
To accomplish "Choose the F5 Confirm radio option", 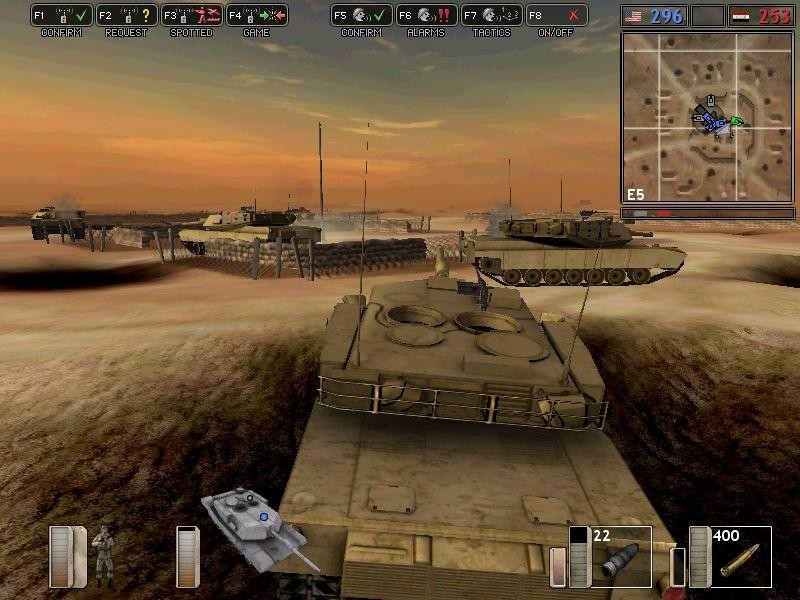I will pyautogui.click(x=361, y=15).
